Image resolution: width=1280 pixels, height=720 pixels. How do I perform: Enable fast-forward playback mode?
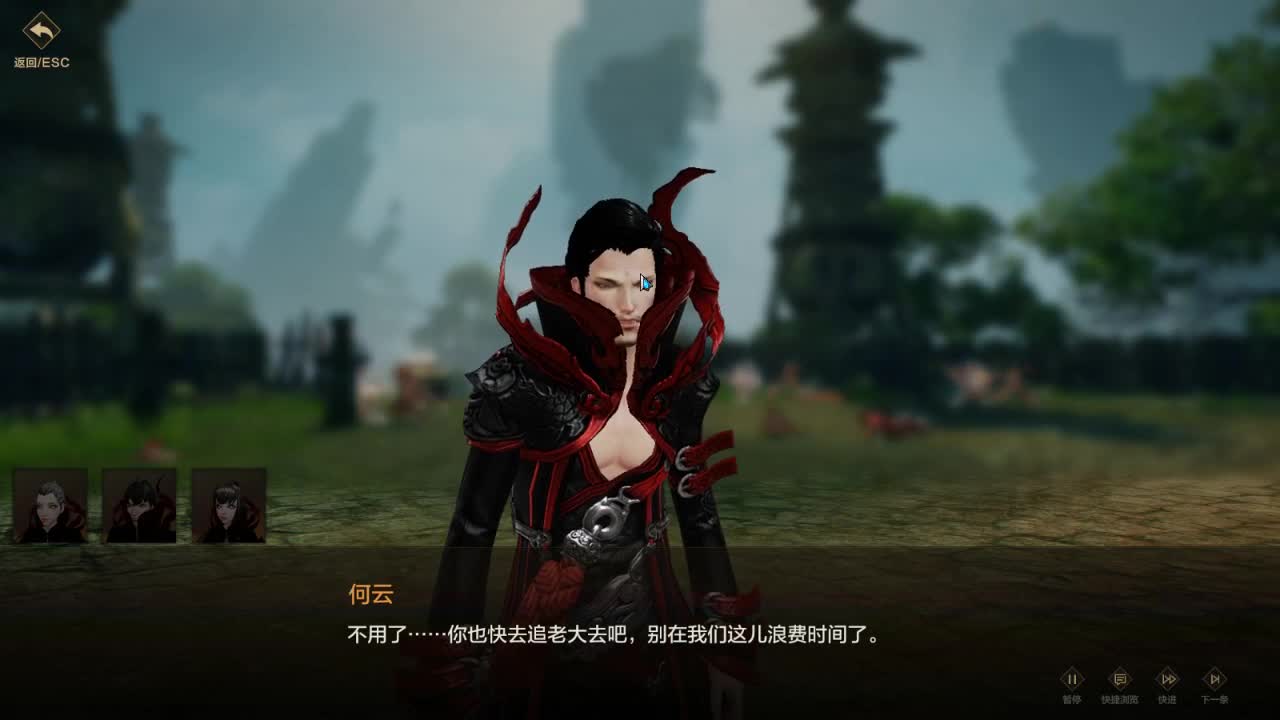(x=1168, y=678)
